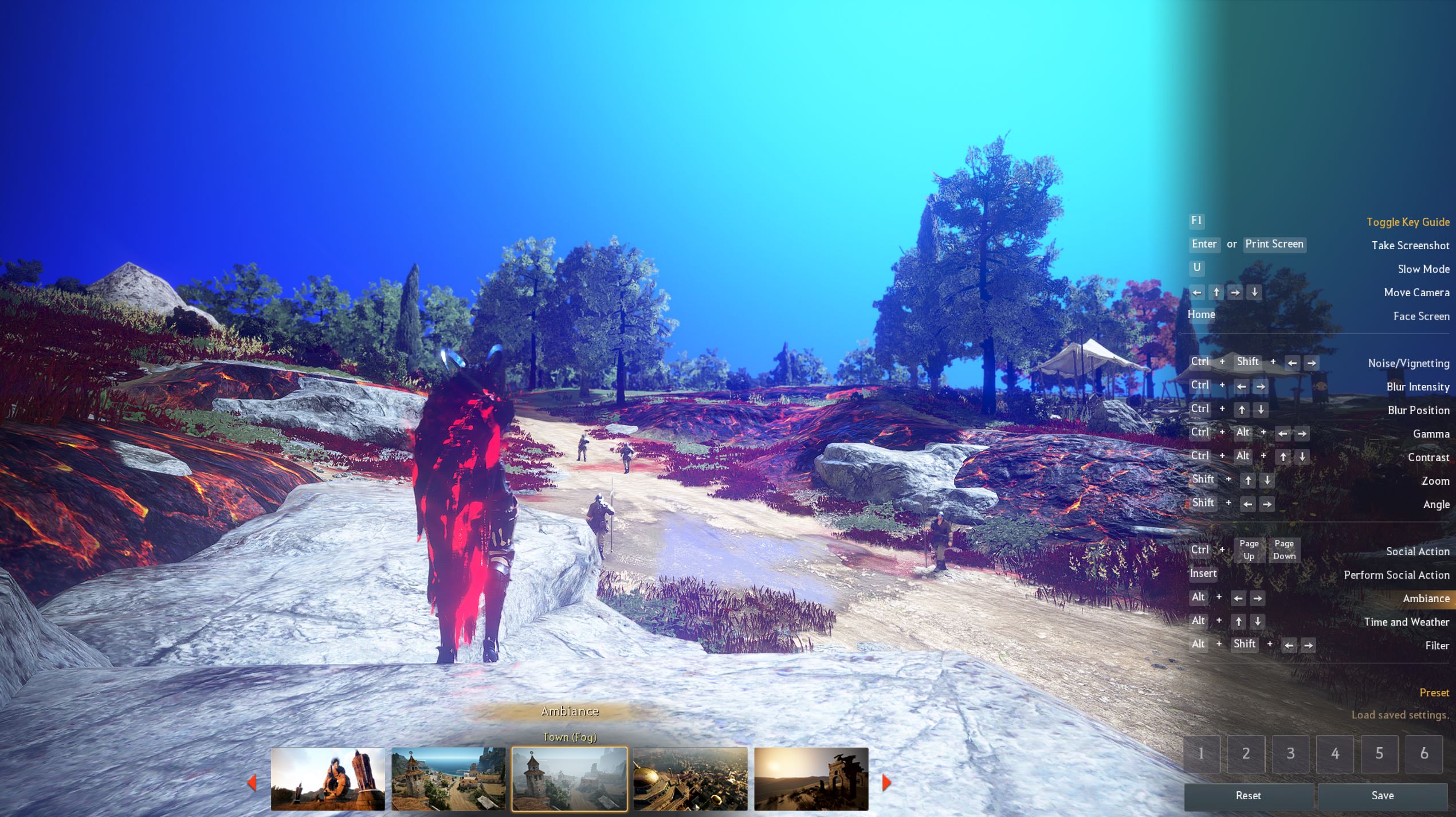1456x817 pixels.
Task: Load preset slot 5
Action: [1379, 753]
